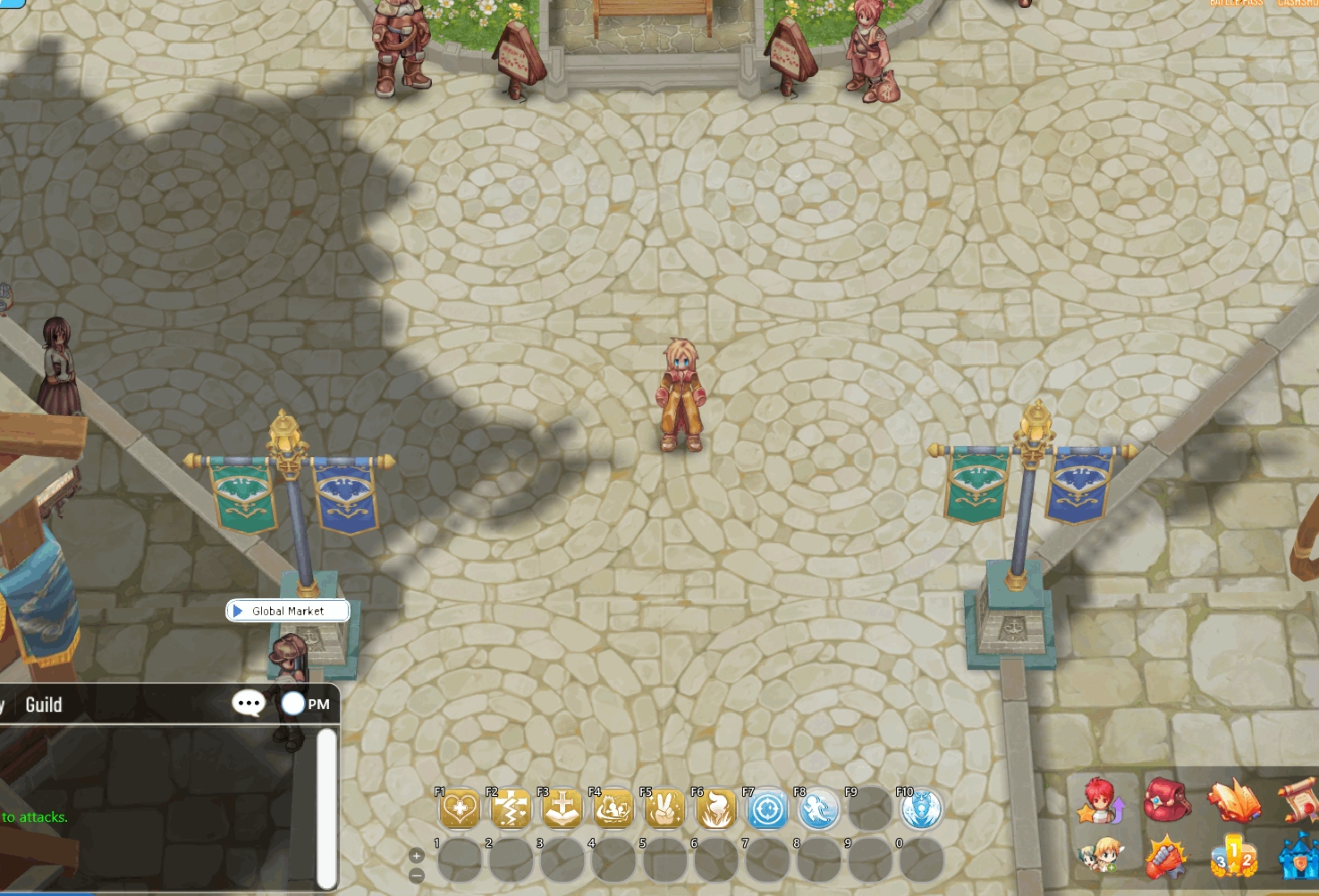Use the blue target-ring skill on F7
This screenshot has width=1319, height=896.
tap(767, 810)
